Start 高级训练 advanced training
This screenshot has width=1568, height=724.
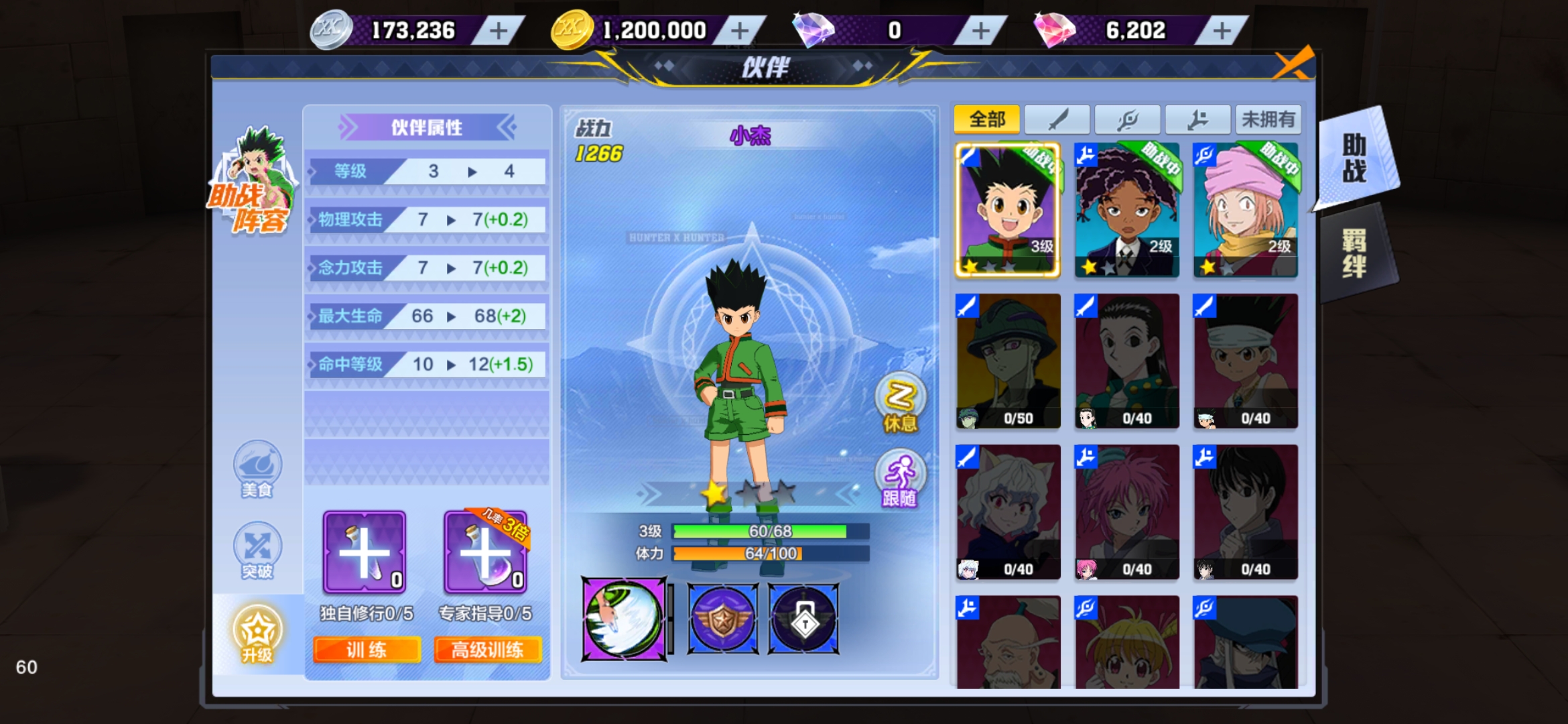click(x=487, y=650)
